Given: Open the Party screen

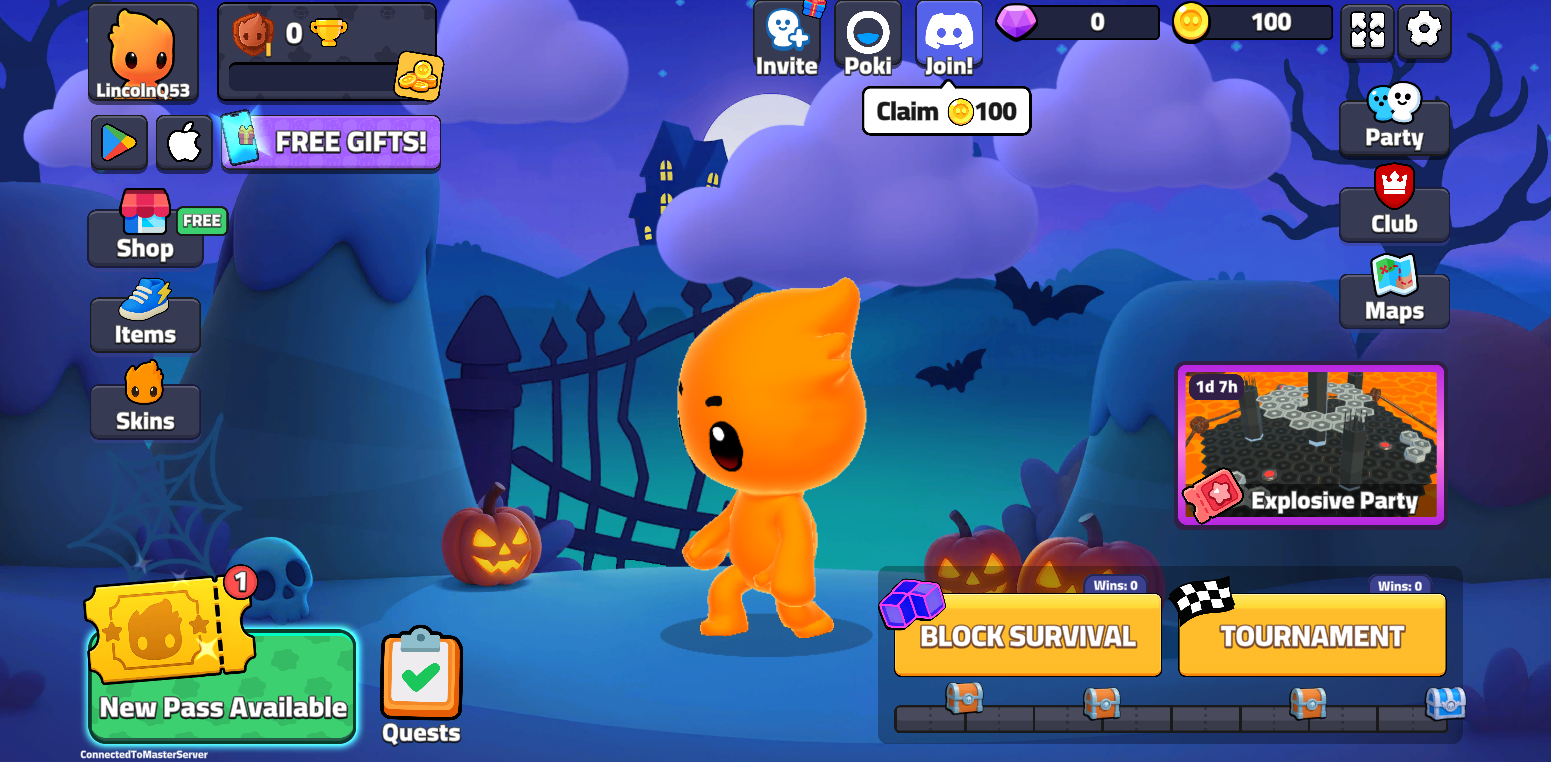Looking at the screenshot, I should pos(1394,118).
